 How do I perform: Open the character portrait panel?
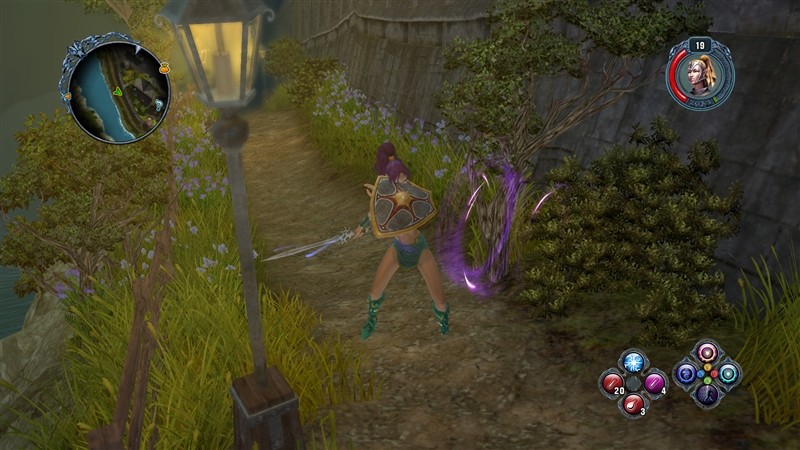[703, 76]
